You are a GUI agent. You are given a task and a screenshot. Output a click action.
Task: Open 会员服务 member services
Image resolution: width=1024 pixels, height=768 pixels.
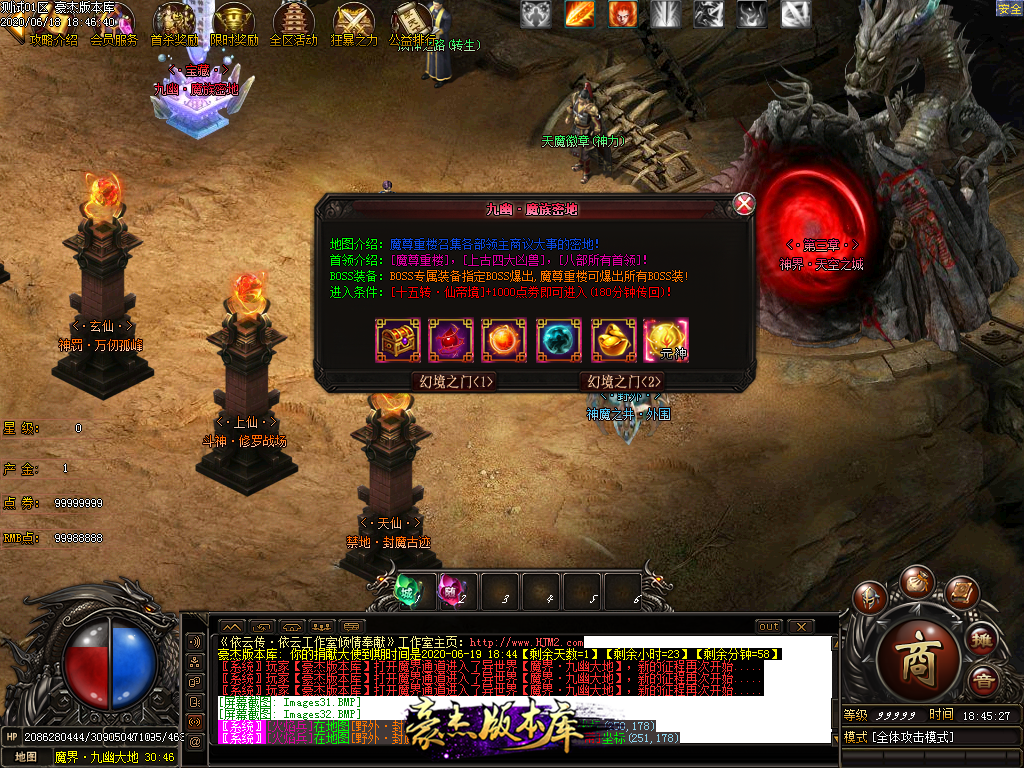point(113,40)
